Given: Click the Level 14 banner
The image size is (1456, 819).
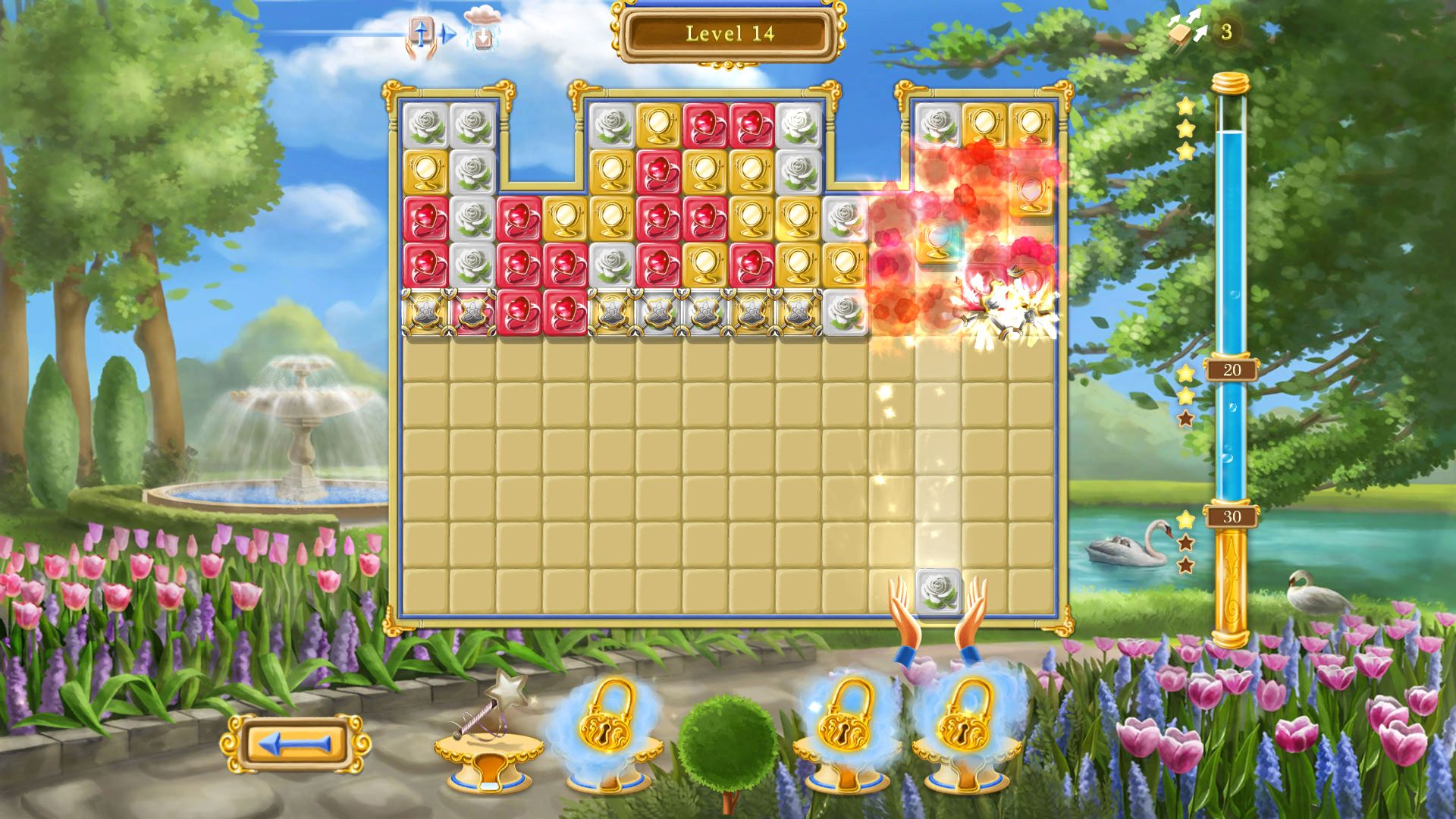Looking at the screenshot, I should (728, 33).
